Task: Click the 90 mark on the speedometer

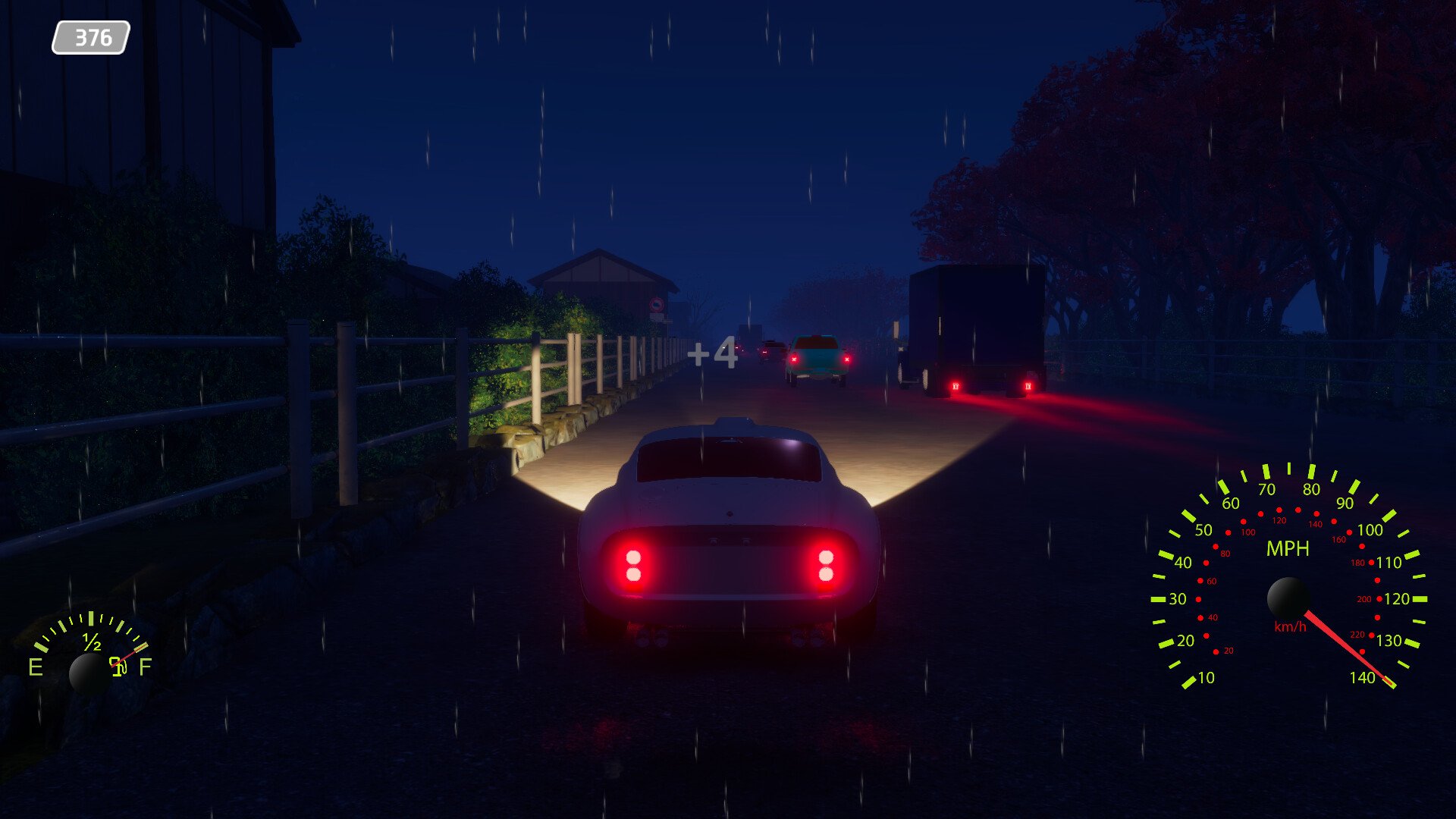Action: click(x=1346, y=502)
